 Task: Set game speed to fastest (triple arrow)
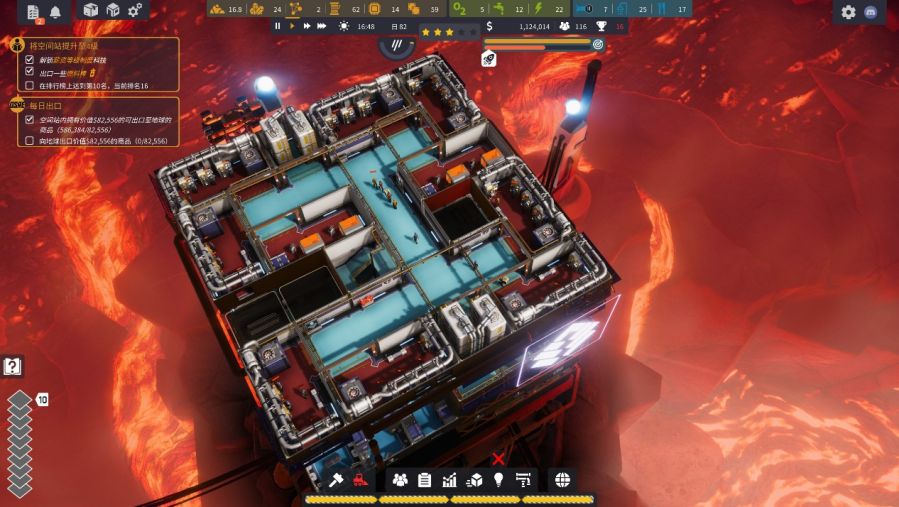click(322, 26)
